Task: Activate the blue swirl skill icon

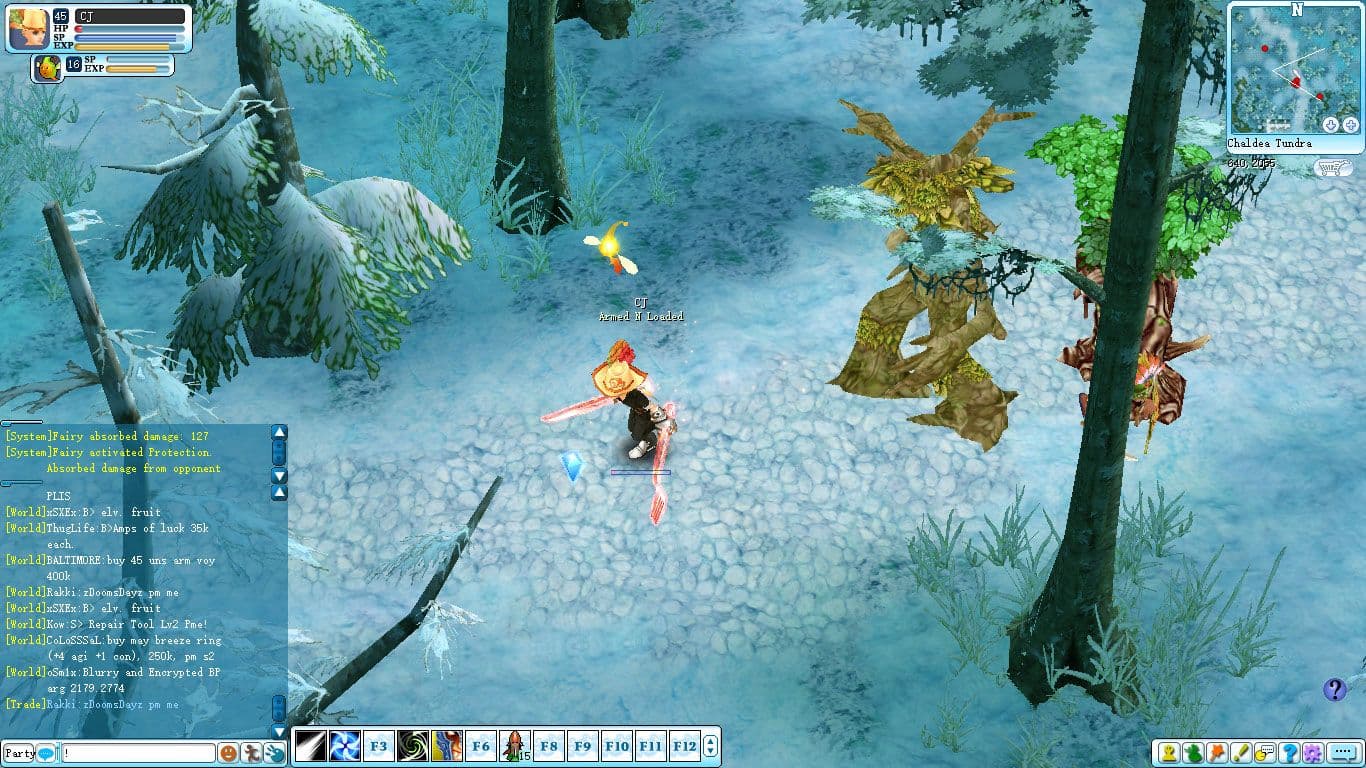Action: pyautogui.click(x=344, y=746)
